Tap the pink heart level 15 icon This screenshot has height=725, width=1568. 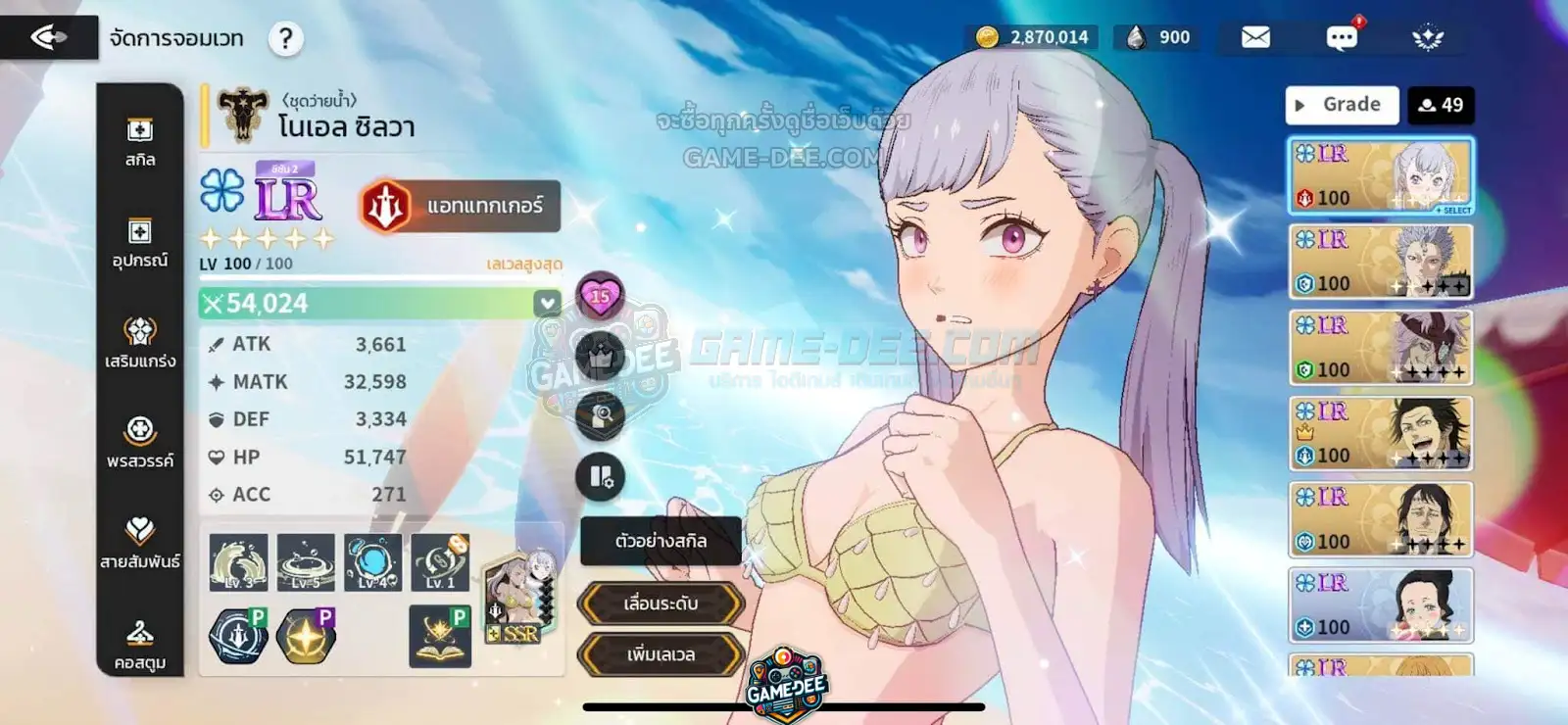tap(600, 296)
